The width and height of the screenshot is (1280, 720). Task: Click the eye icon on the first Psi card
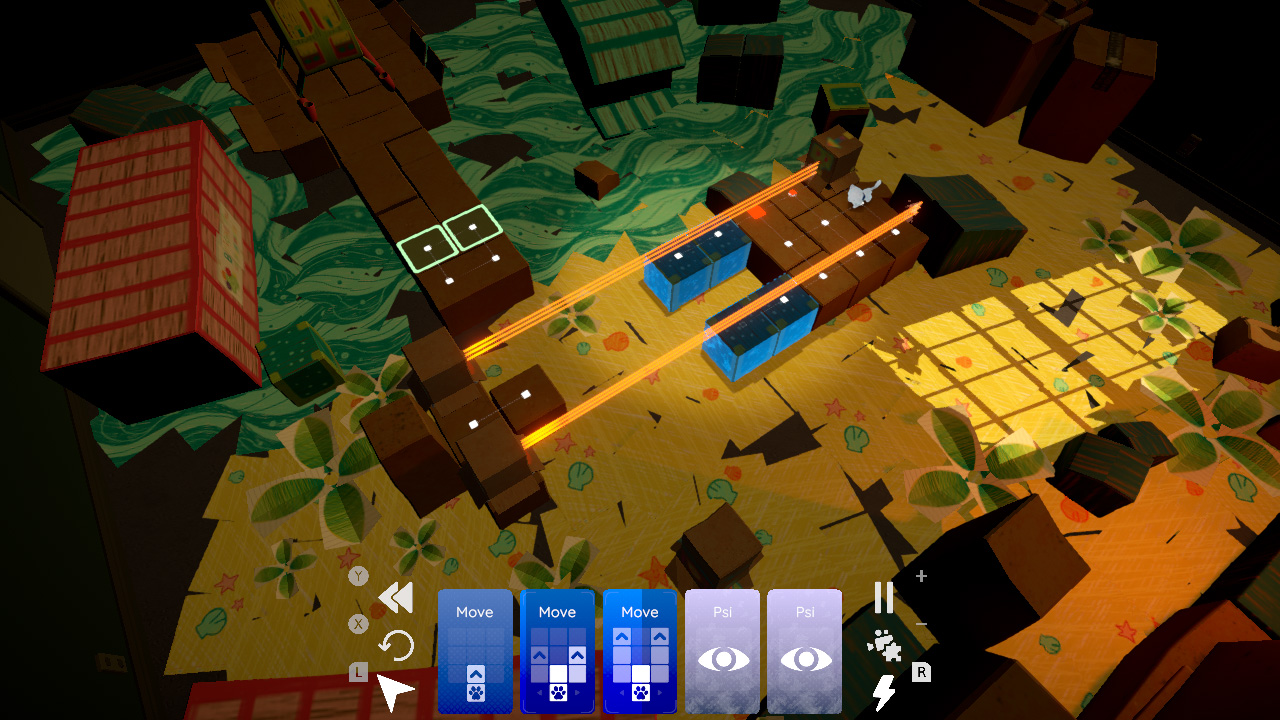[x=724, y=658]
